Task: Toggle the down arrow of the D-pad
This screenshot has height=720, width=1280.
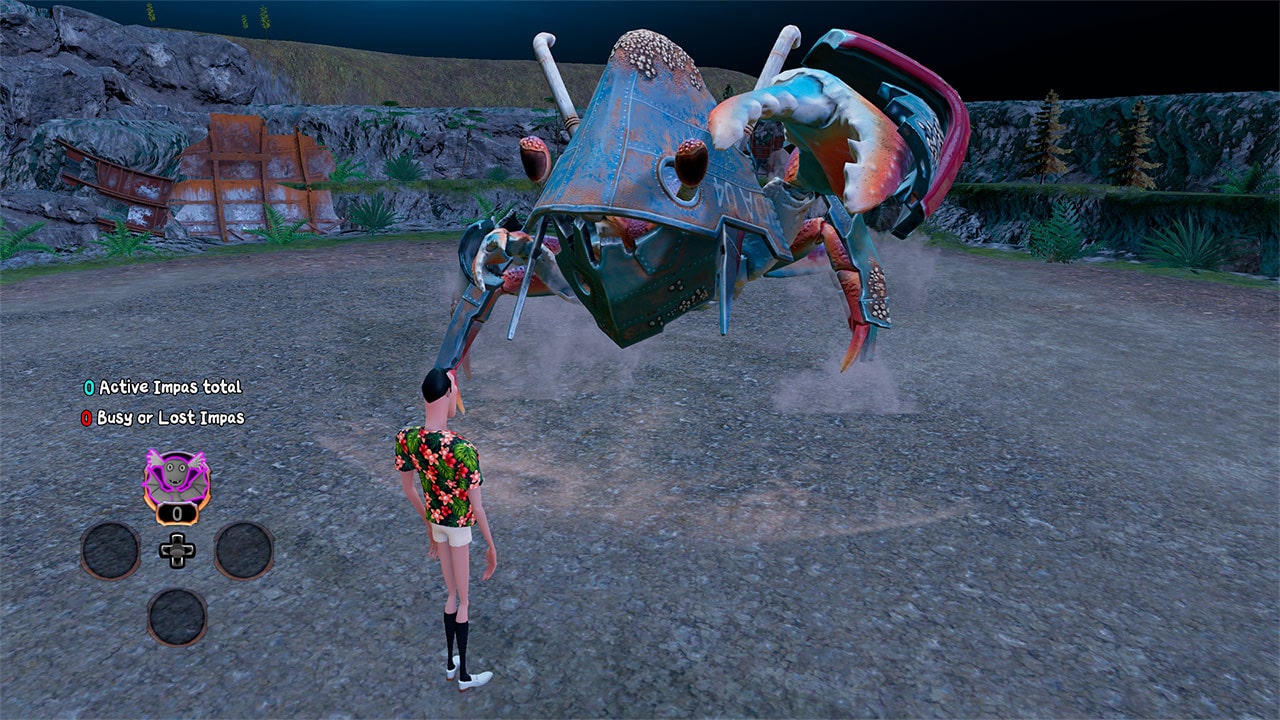Action: (177, 562)
